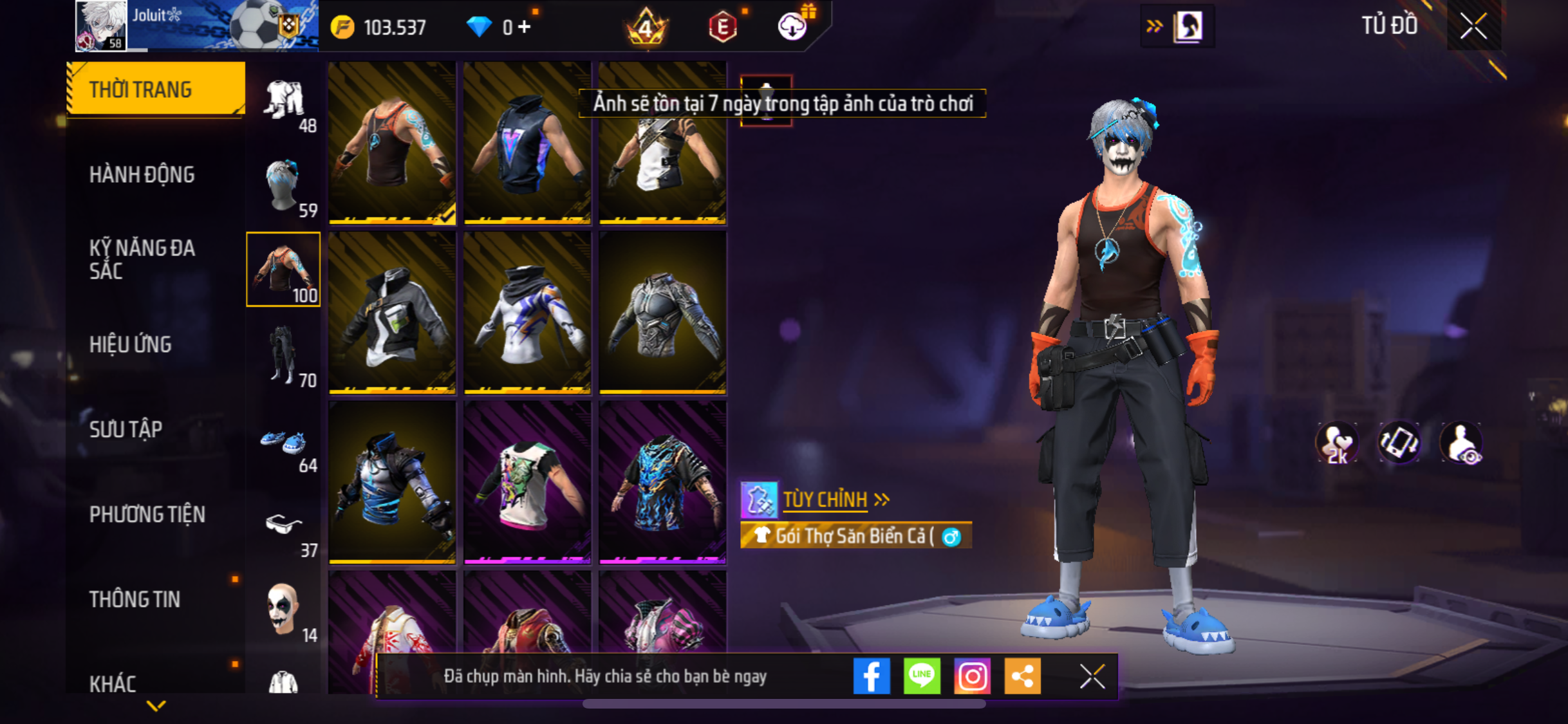1568x724 pixels.
Task: Equip the grey armored long-sleeve top
Action: (x=662, y=313)
